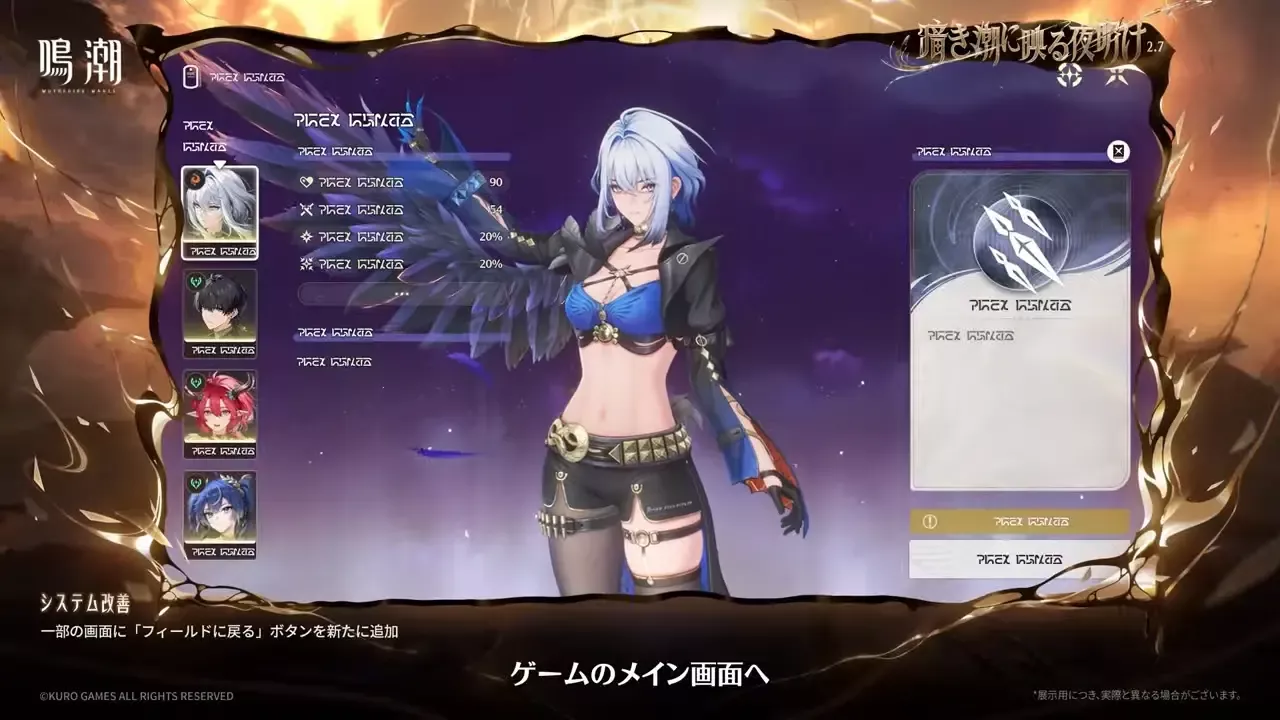Click the heart-shaped HP stat icon
Viewport: 1280px width, 720px height.
tap(307, 182)
